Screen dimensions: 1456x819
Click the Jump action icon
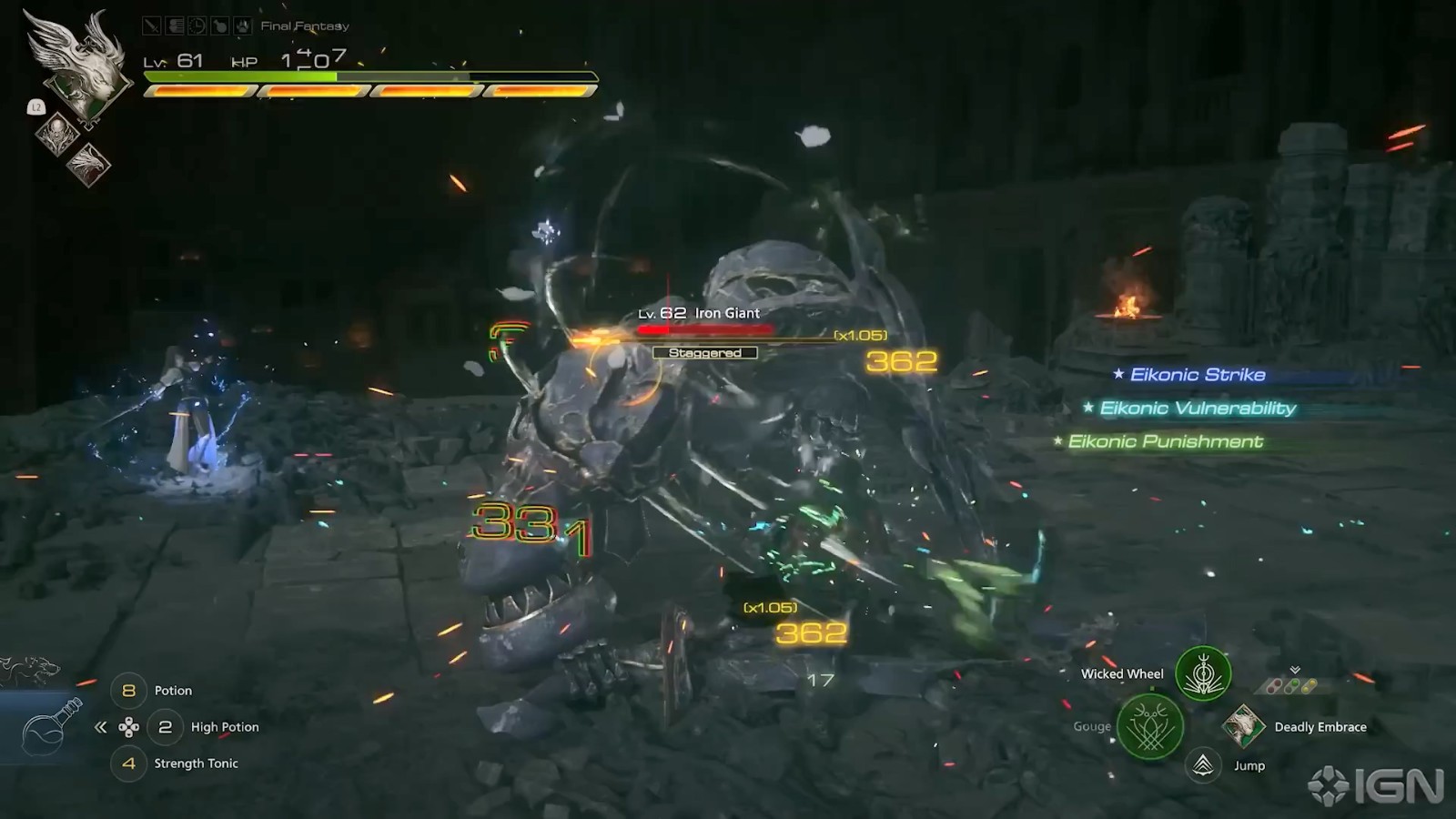coord(1203,765)
